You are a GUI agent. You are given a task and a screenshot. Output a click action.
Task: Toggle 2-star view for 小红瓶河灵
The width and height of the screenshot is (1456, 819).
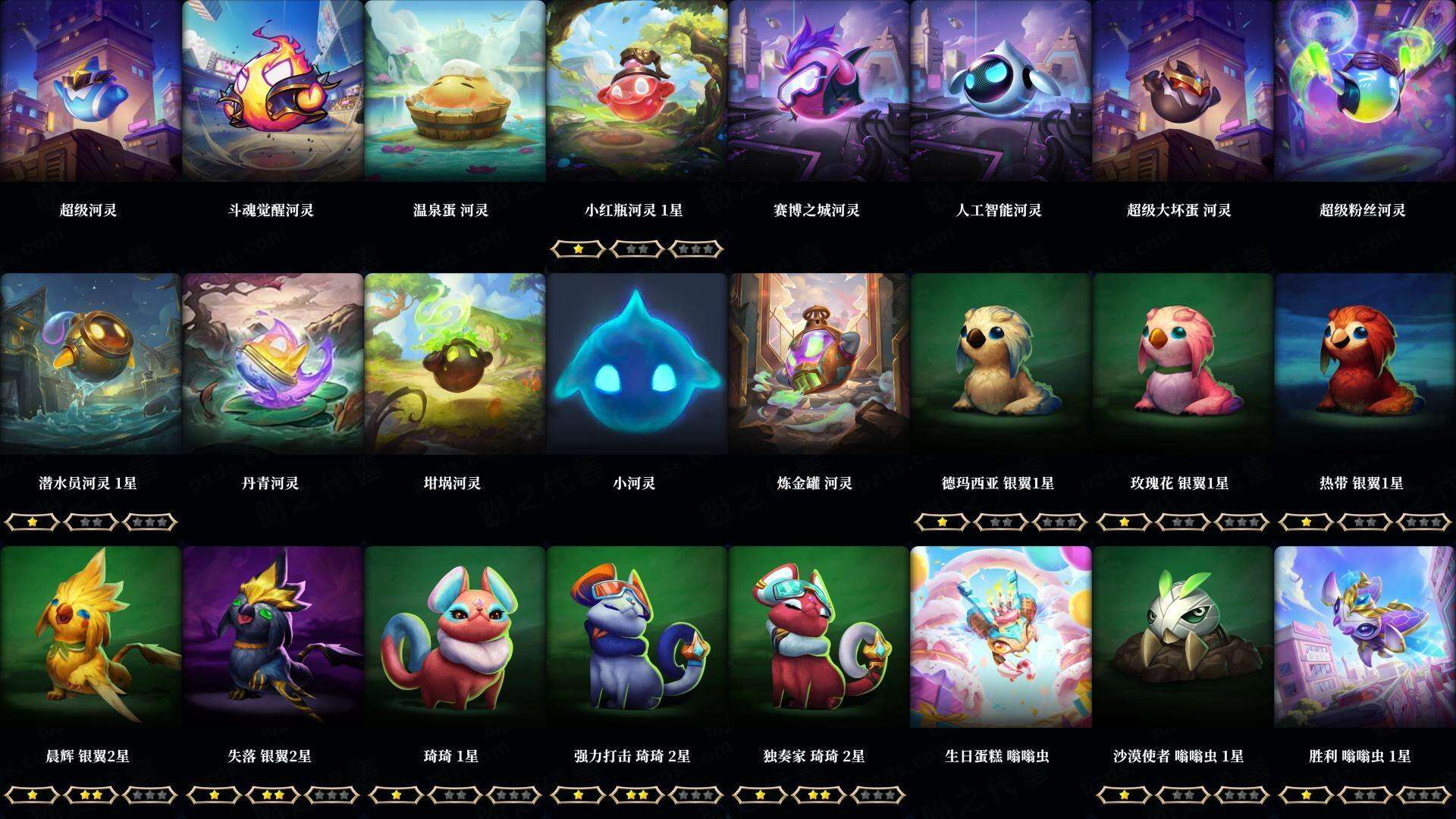point(637,249)
